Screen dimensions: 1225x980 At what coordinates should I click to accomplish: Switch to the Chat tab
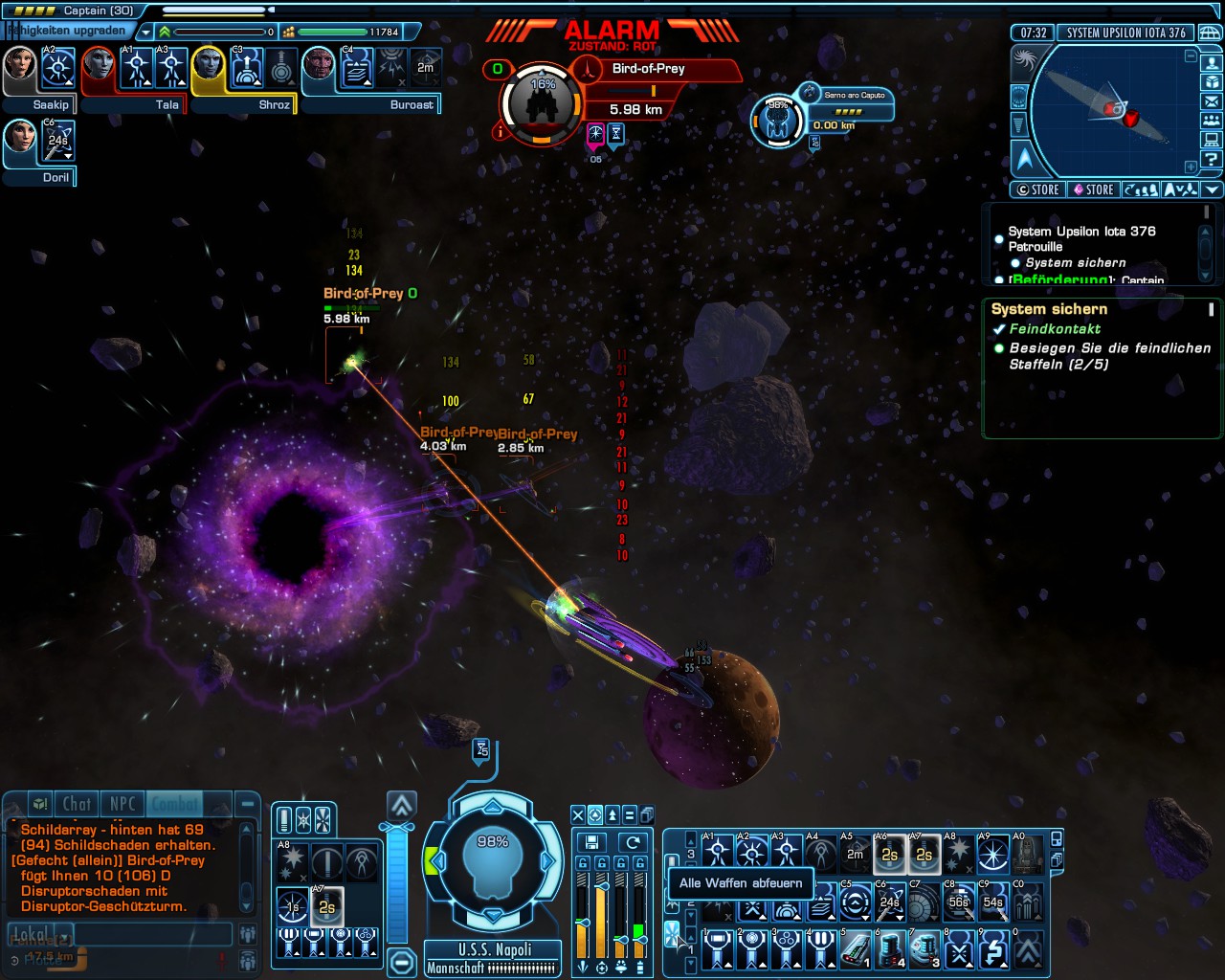point(77,804)
